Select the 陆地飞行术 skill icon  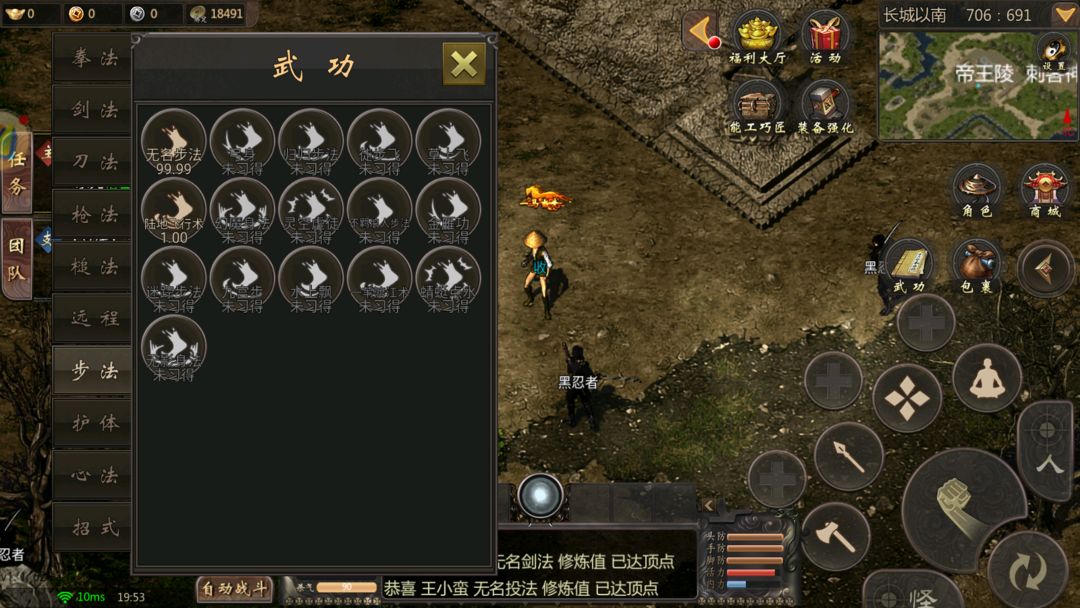point(174,210)
